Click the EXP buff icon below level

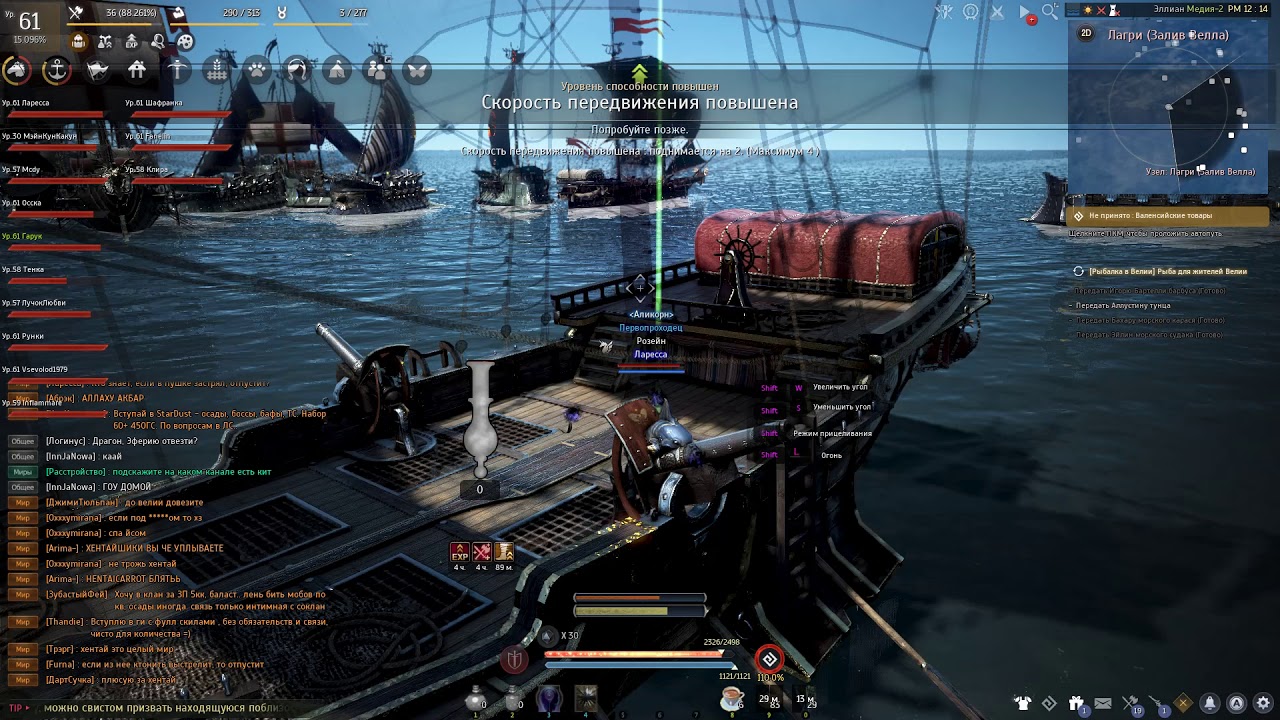coord(132,42)
